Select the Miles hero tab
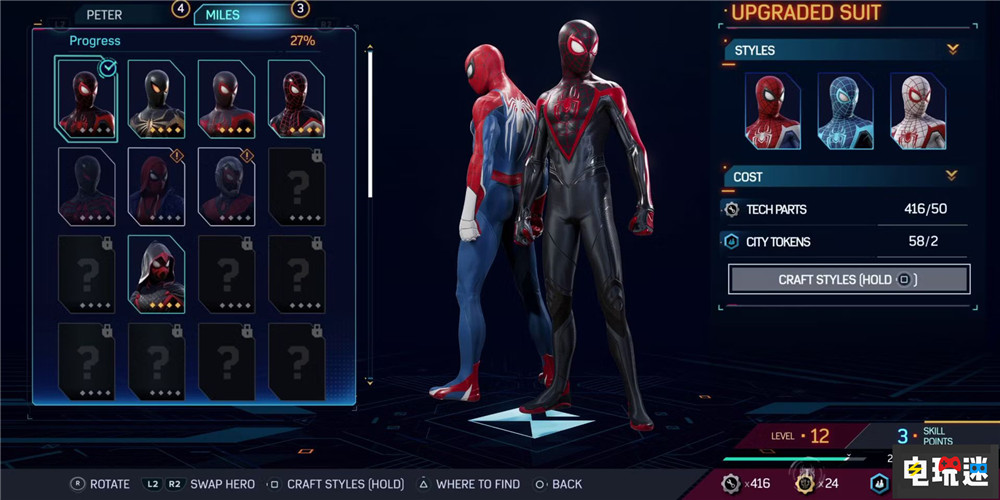This screenshot has width=1000, height=500. pos(228,15)
